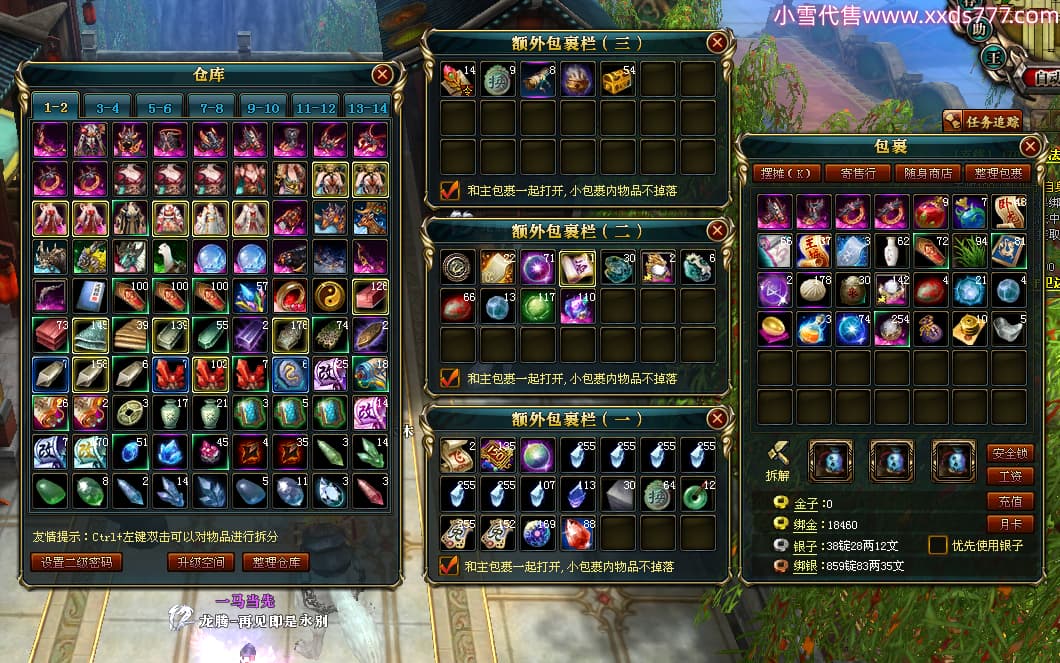
Task: Enable 优先使用银子 checkbox
Action: coord(937,545)
